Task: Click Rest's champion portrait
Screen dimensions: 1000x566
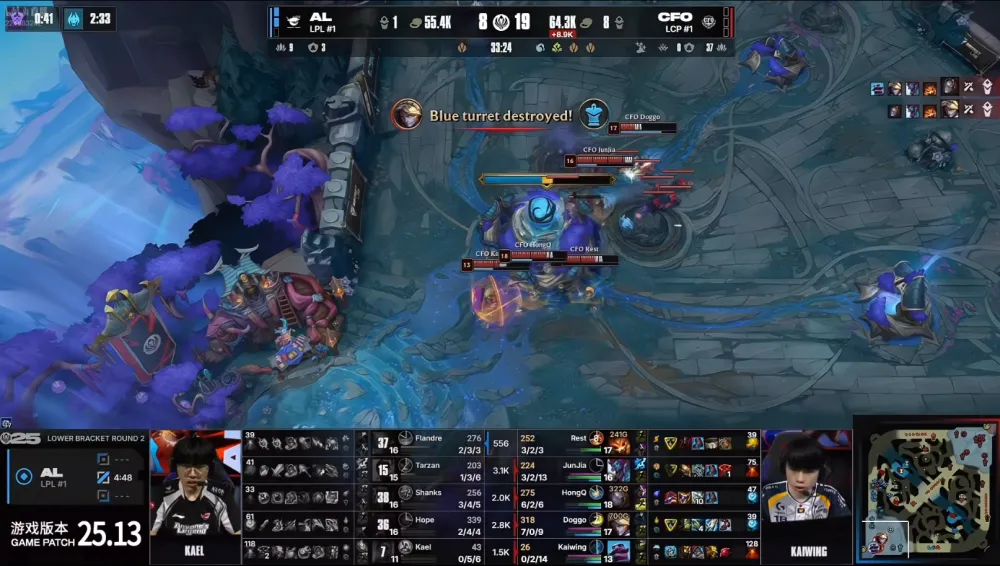Action: 618,442
